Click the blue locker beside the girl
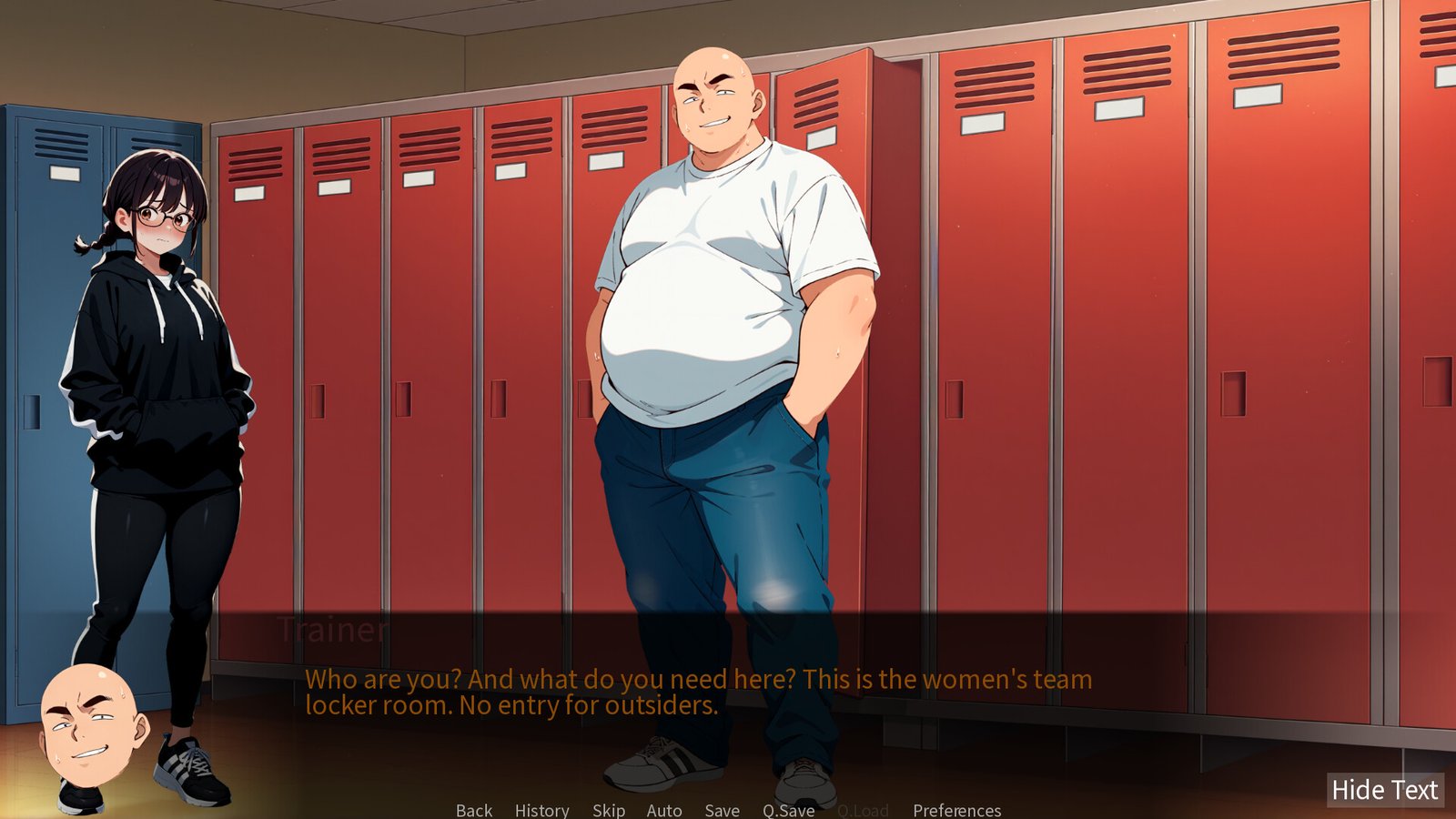 coord(55,318)
